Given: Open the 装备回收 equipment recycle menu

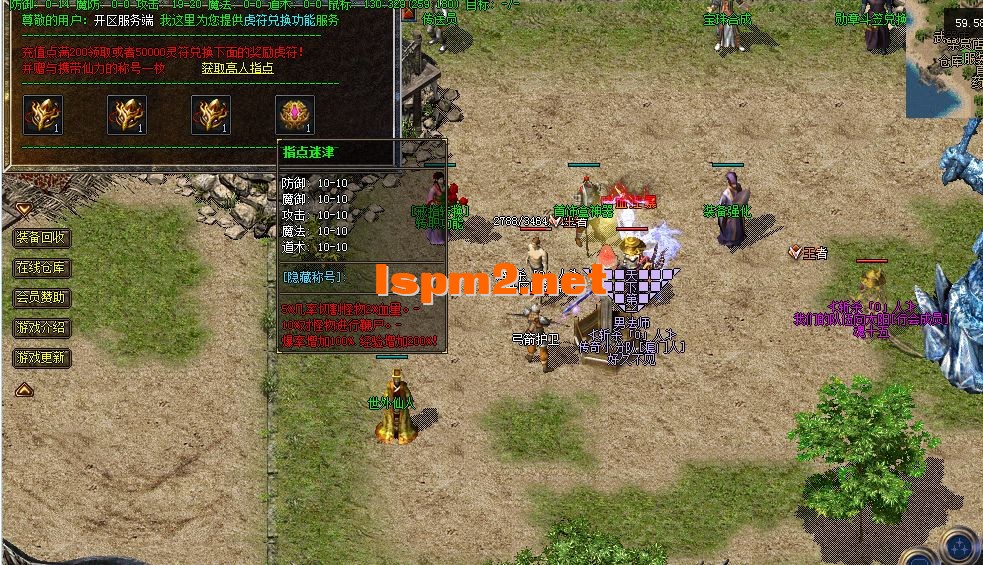Looking at the screenshot, I should click(x=42, y=238).
